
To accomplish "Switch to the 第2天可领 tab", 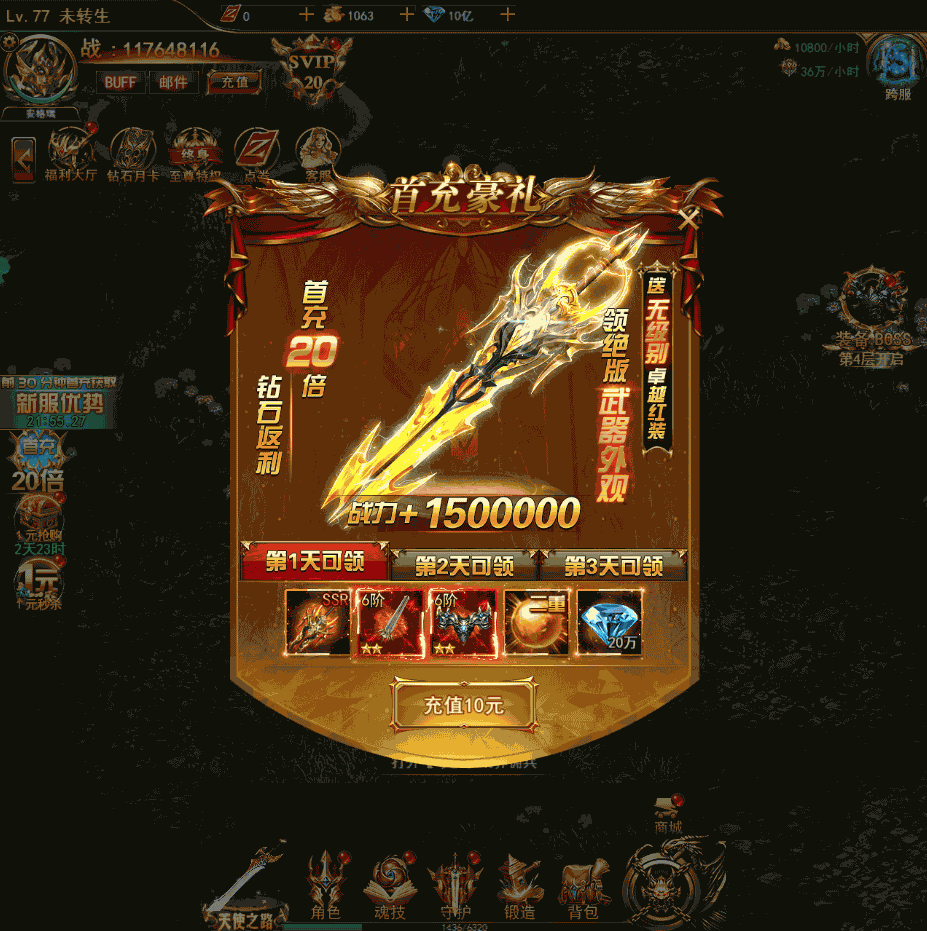I will 464,565.
